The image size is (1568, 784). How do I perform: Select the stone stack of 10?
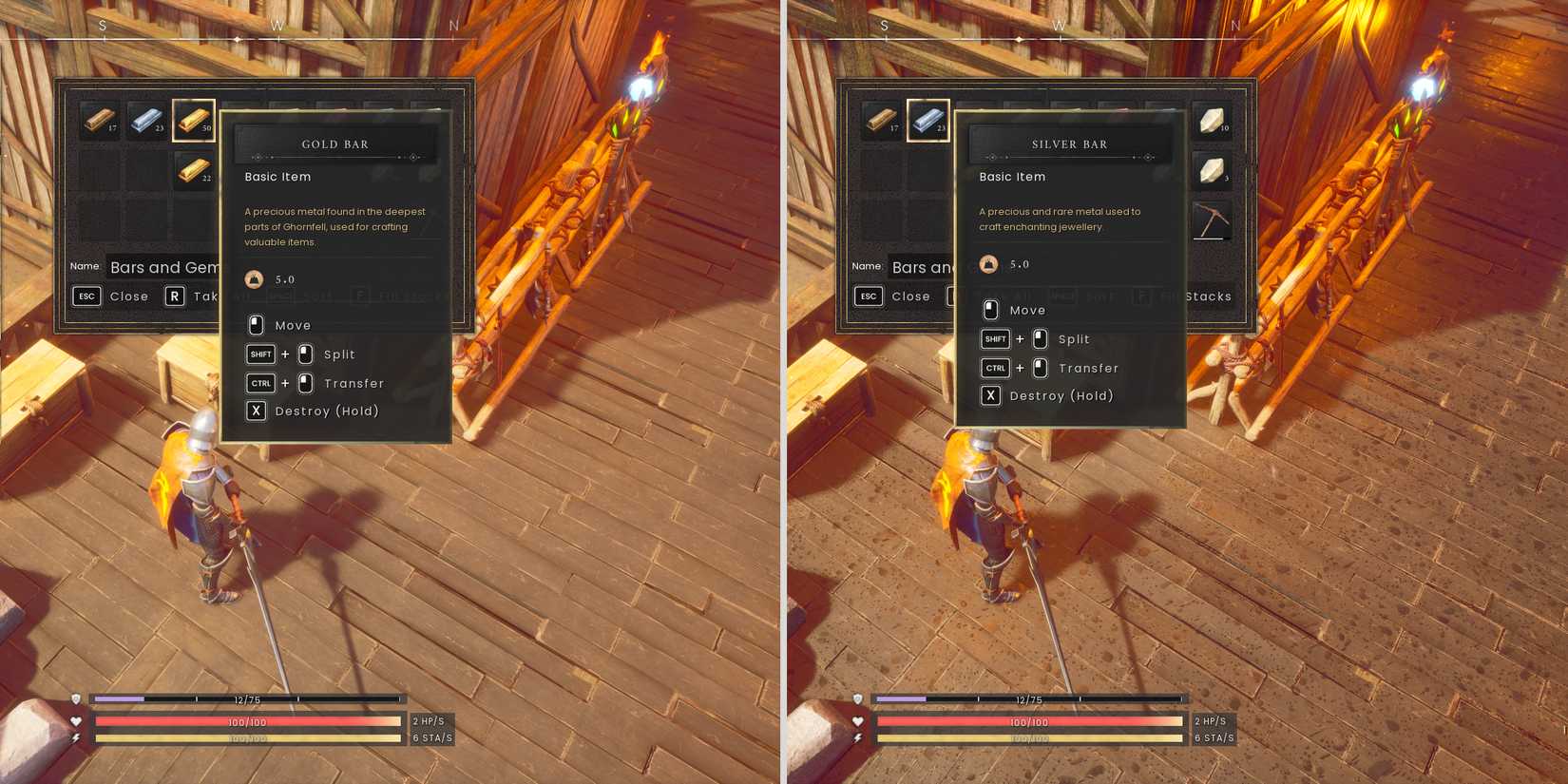[1214, 122]
